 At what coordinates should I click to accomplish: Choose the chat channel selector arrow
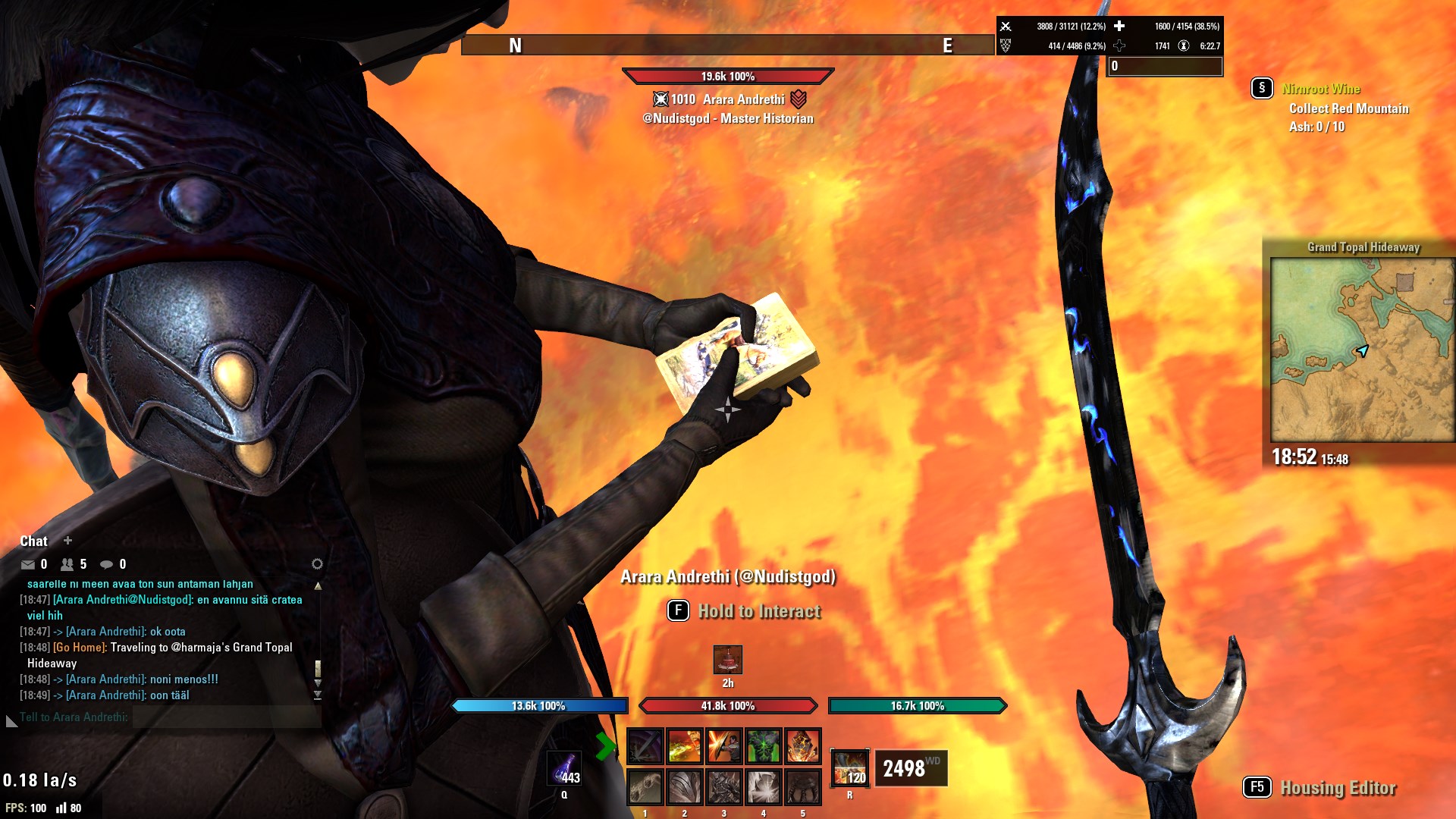pos(11,720)
